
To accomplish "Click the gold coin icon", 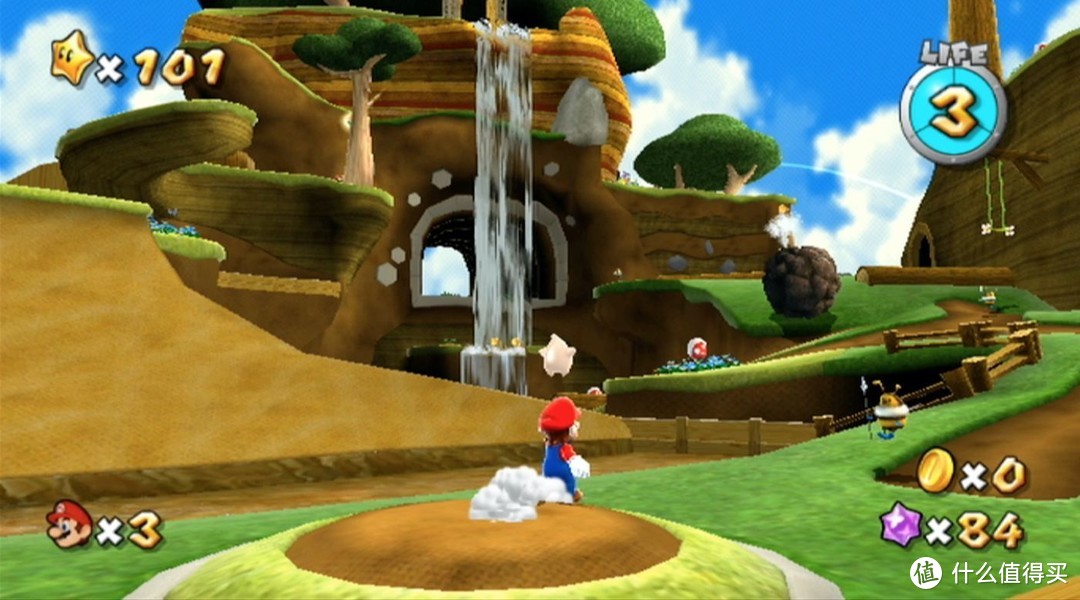I will [936, 469].
